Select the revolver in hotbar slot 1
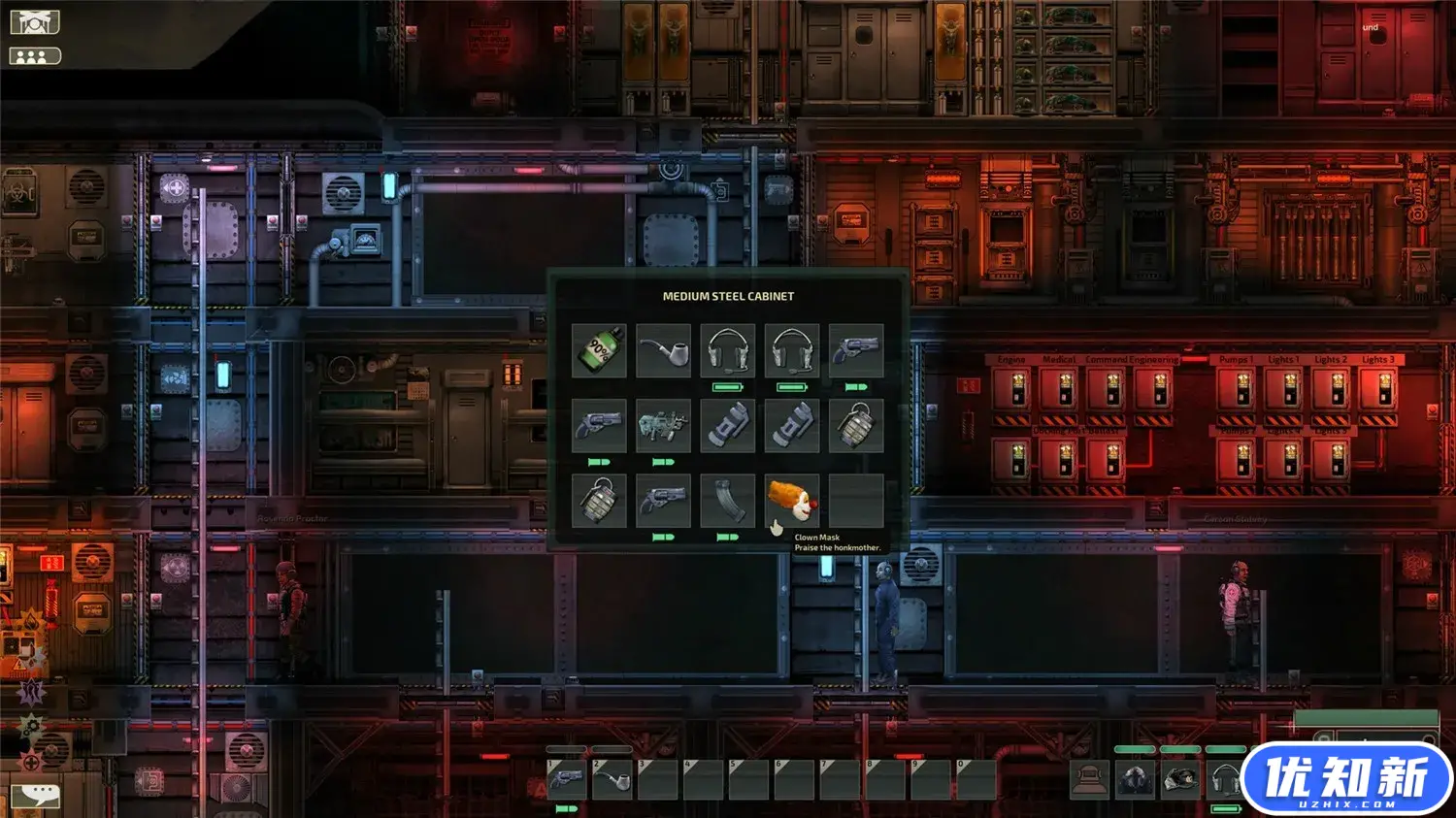The width and height of the screenshot is (1456, 818). point(566,779)
